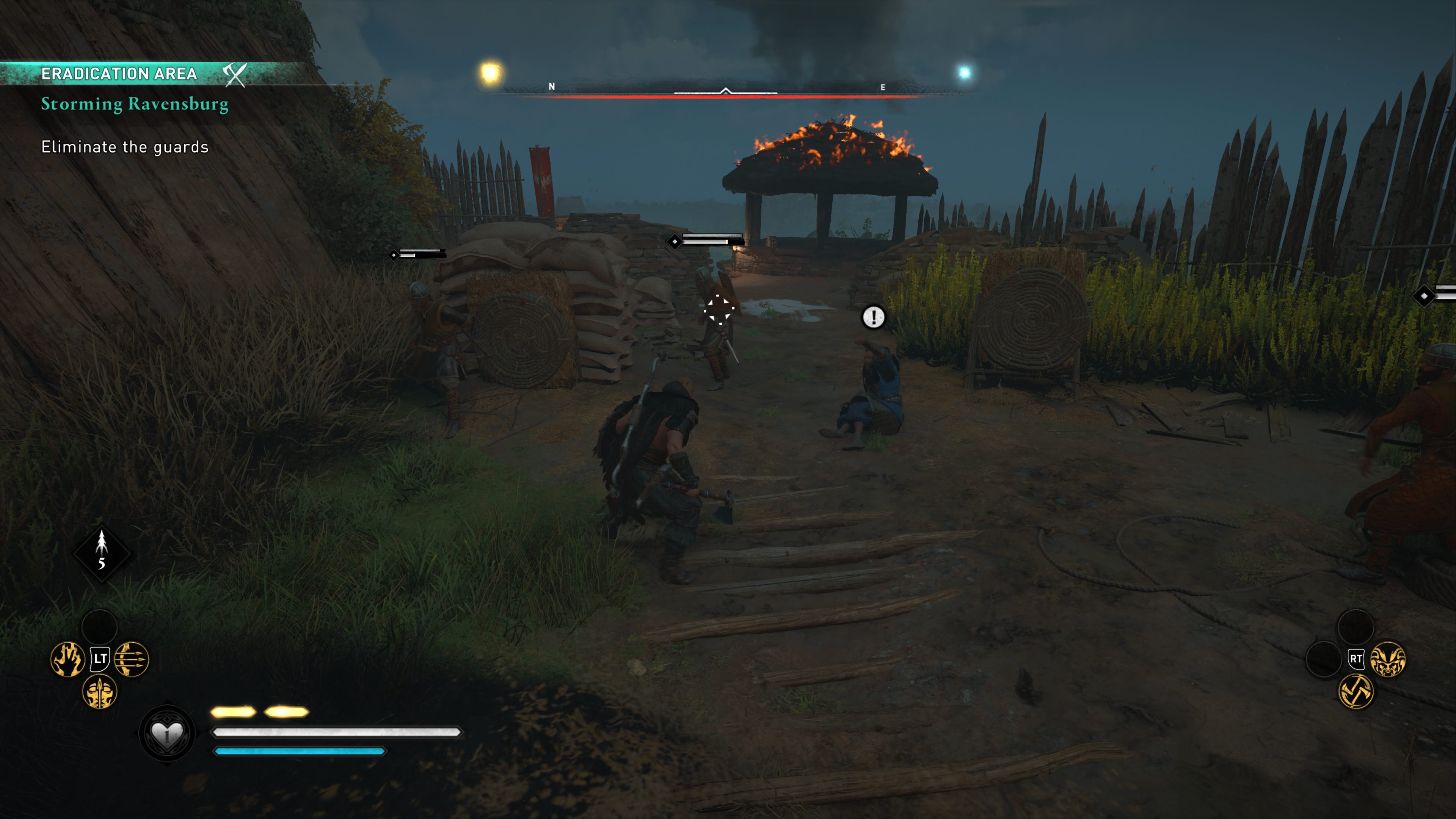Use the crossed axes melee ability
Screen dimensions: 1456x819
(1356, 692)
